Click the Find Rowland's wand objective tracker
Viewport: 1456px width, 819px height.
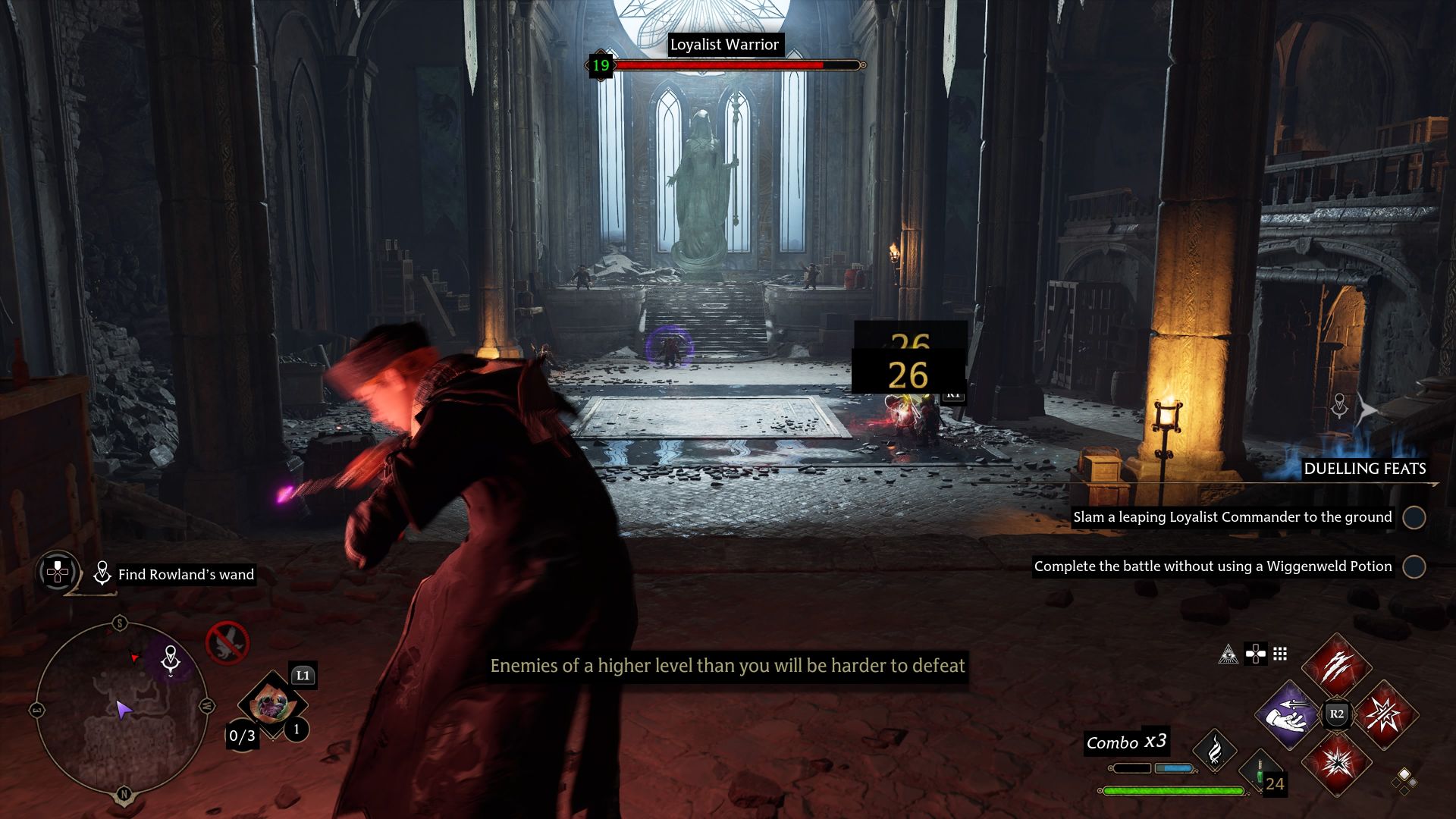(x=185, y=575)
